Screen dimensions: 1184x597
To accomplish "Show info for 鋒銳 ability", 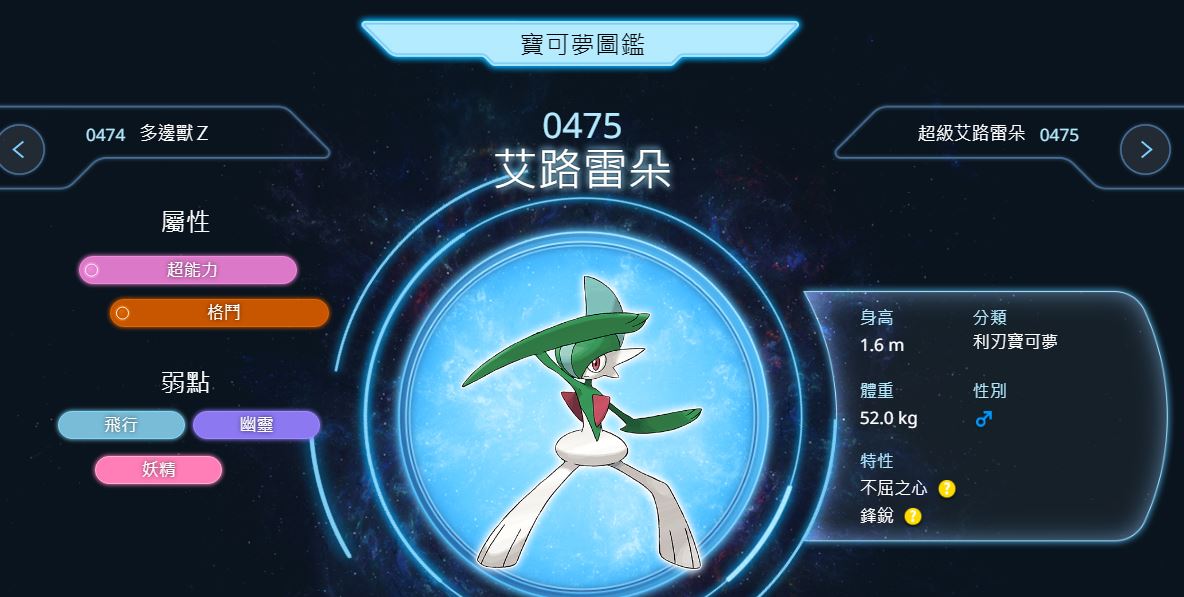I will pyautogui.click(x=913, y=516).
